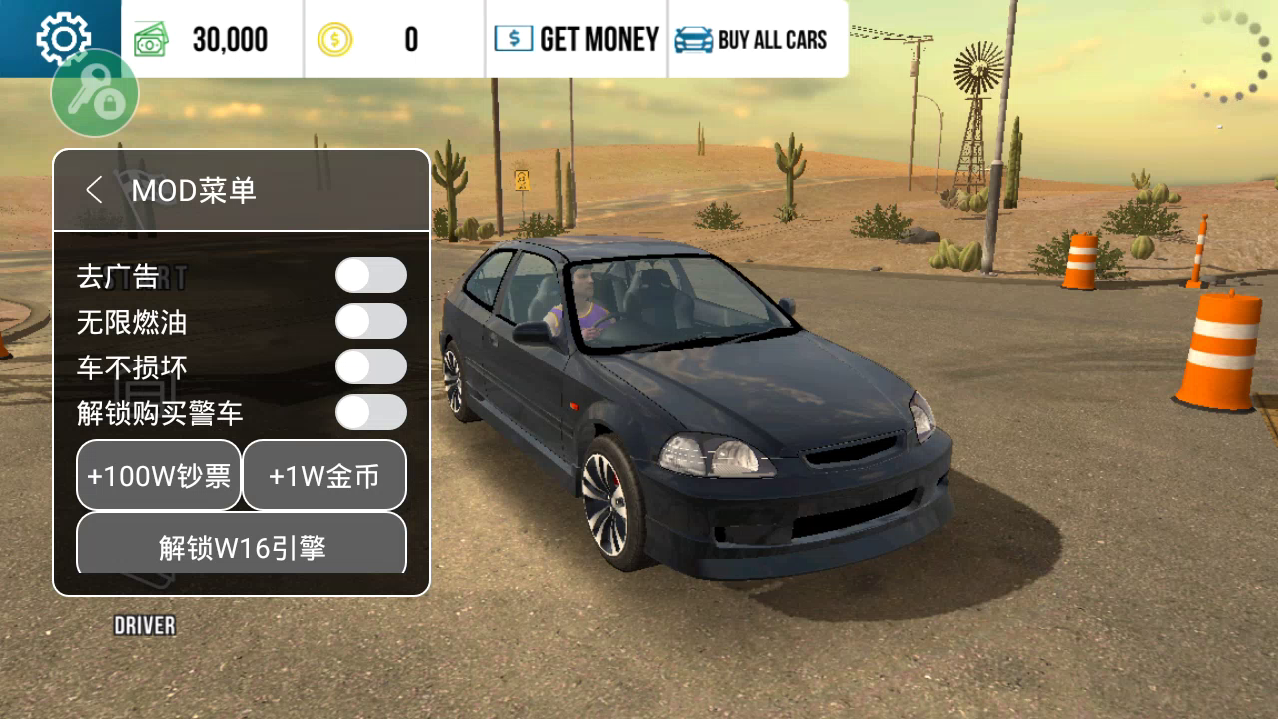The width and height of the screenshot is (1278, 719).
Task: Tap the green key-lock mod icon
Action: (x=95, y=95)
